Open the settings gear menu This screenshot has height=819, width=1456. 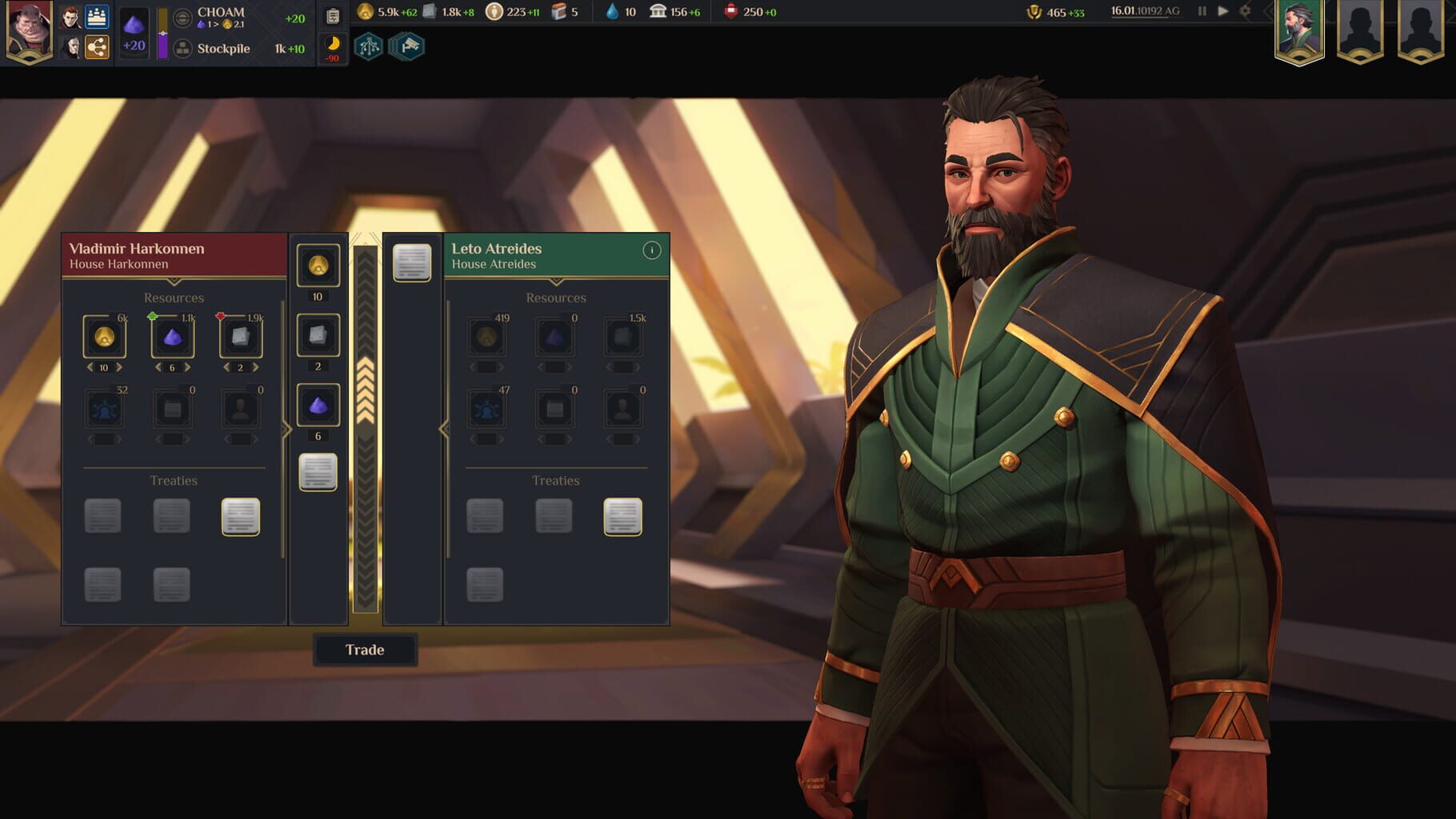pos(1244,12)
